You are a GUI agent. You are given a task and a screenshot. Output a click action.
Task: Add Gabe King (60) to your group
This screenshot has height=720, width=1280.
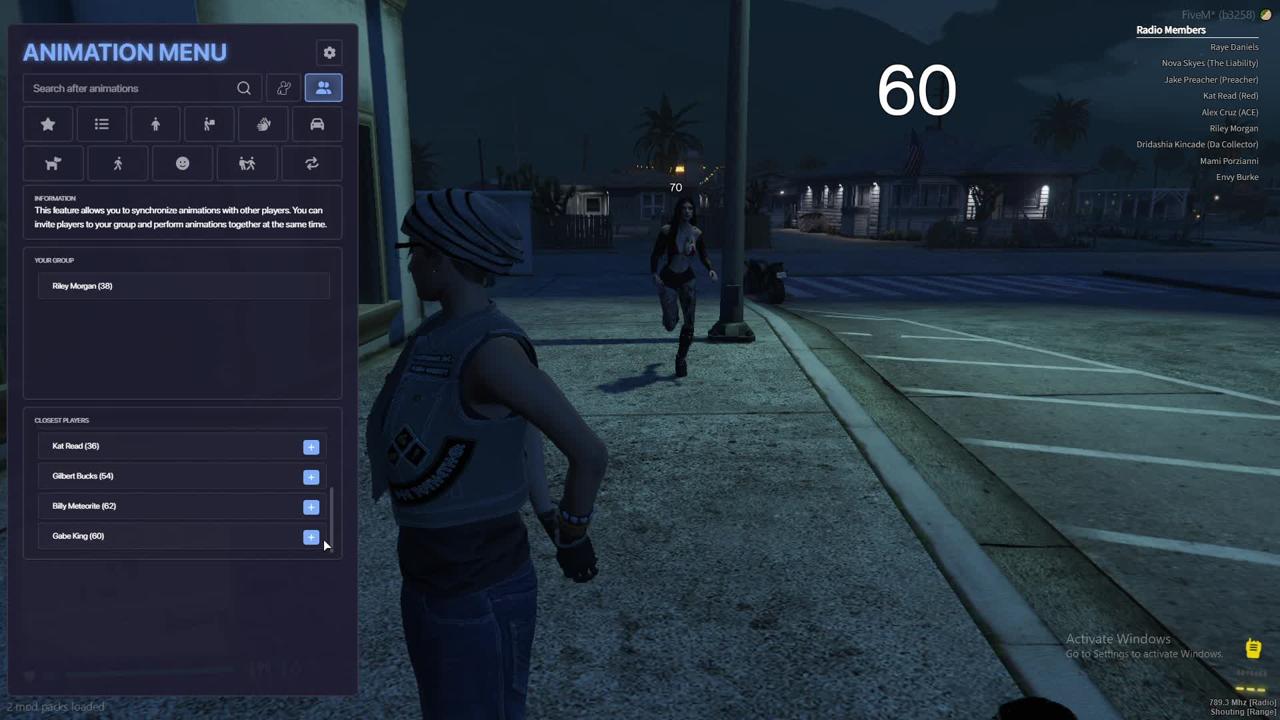click(311, 537)
